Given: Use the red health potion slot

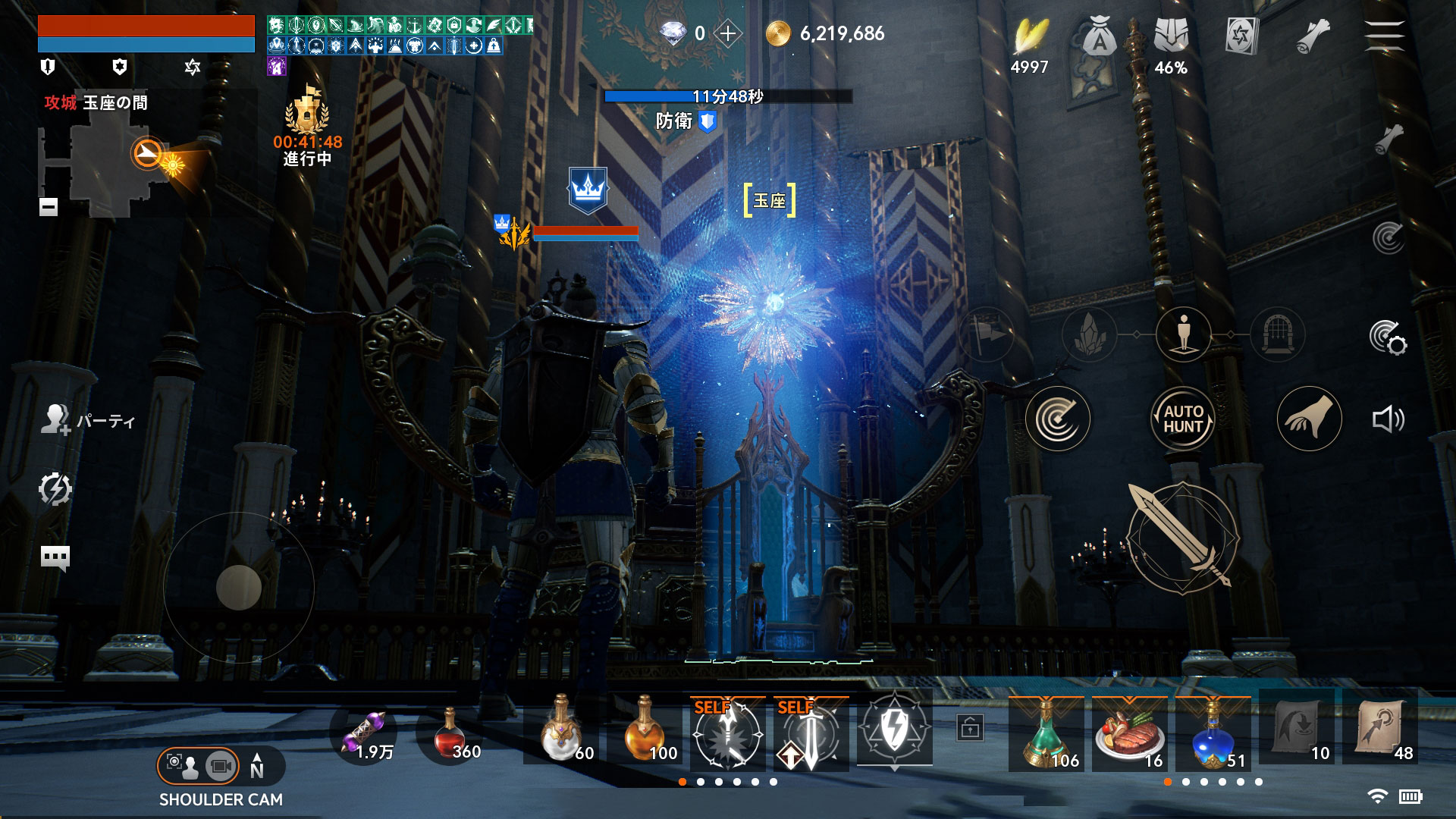Looking at the screenshot, I should tap(452, 733).
